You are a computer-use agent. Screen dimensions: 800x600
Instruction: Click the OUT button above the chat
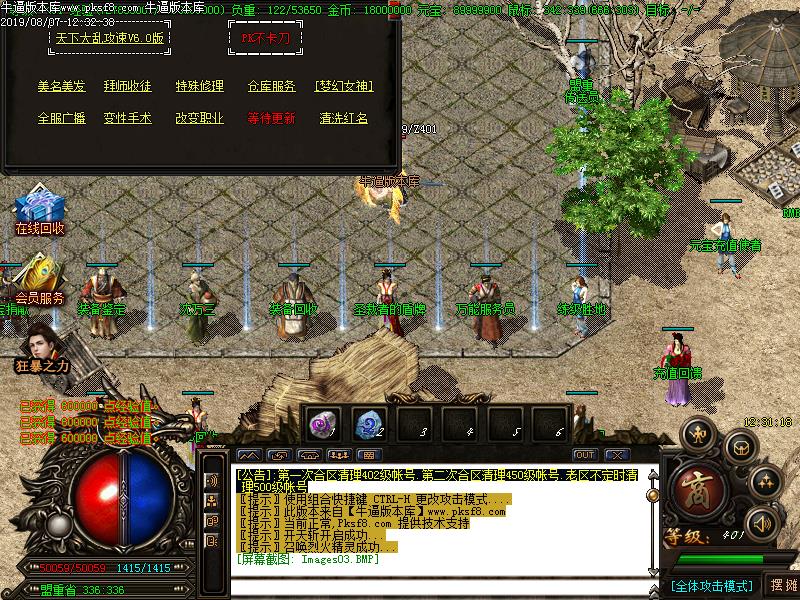(584, 455)
